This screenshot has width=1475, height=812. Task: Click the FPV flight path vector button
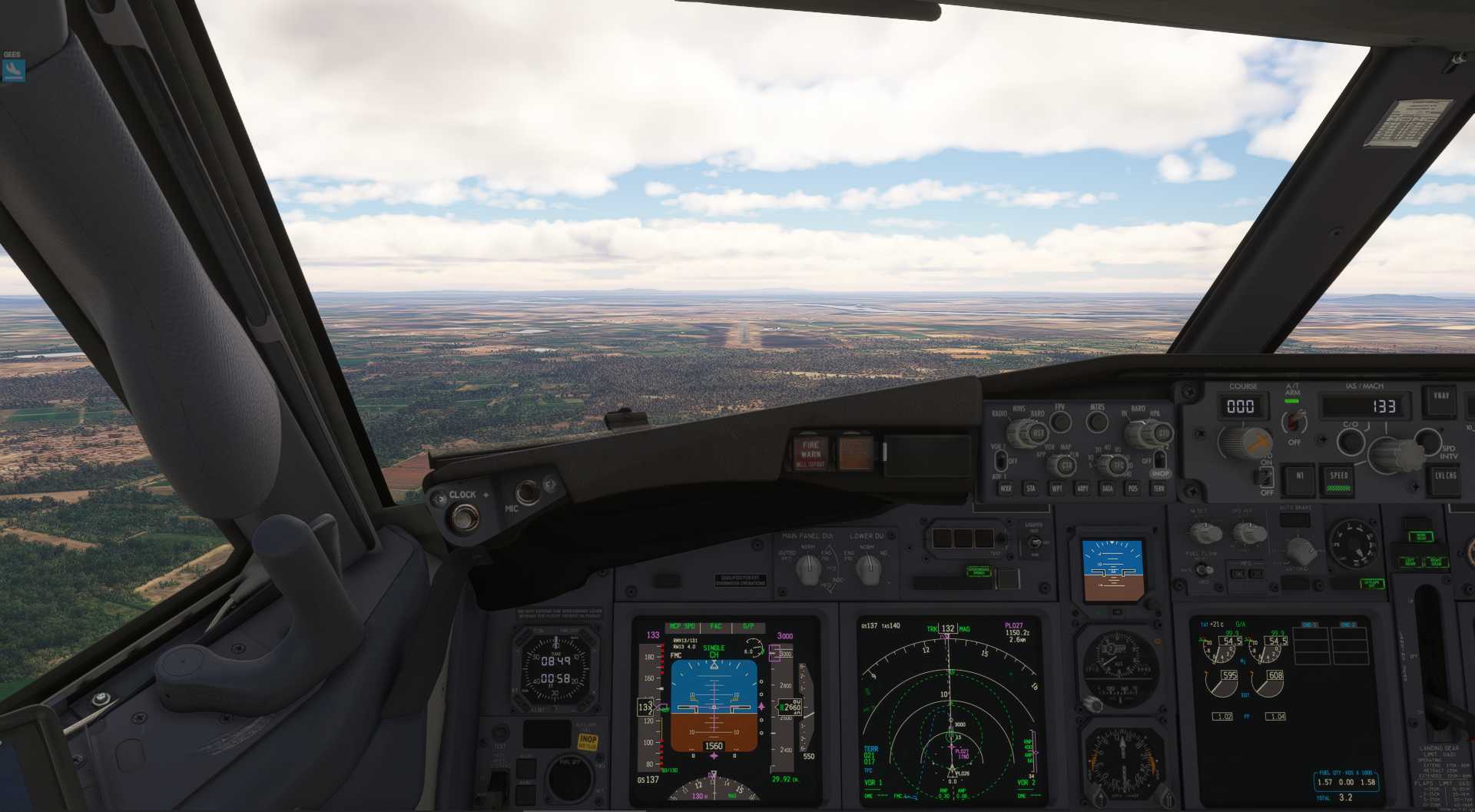click(x=1060, y=421)
